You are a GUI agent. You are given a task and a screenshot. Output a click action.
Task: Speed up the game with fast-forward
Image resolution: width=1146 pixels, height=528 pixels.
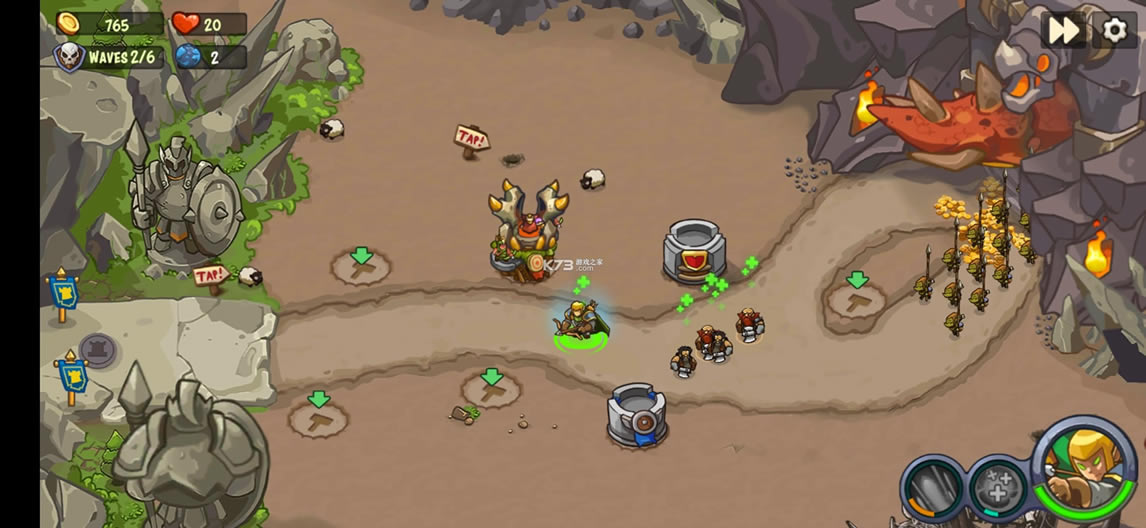coord(1063,30)
